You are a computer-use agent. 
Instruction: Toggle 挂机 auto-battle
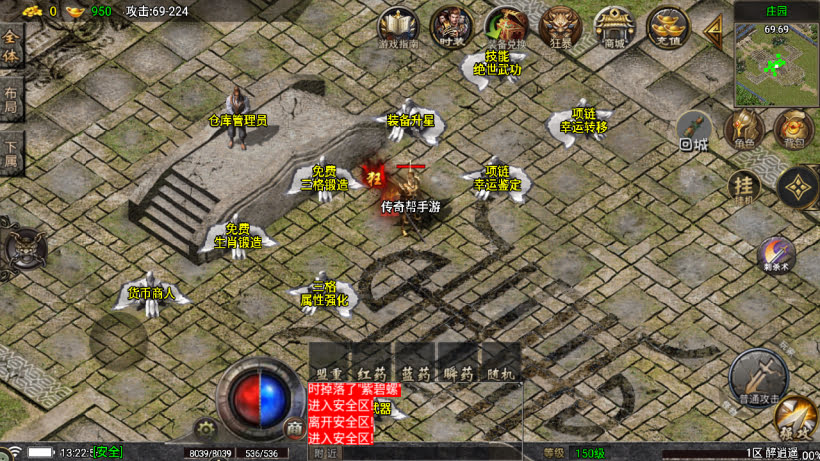point(744,186)
